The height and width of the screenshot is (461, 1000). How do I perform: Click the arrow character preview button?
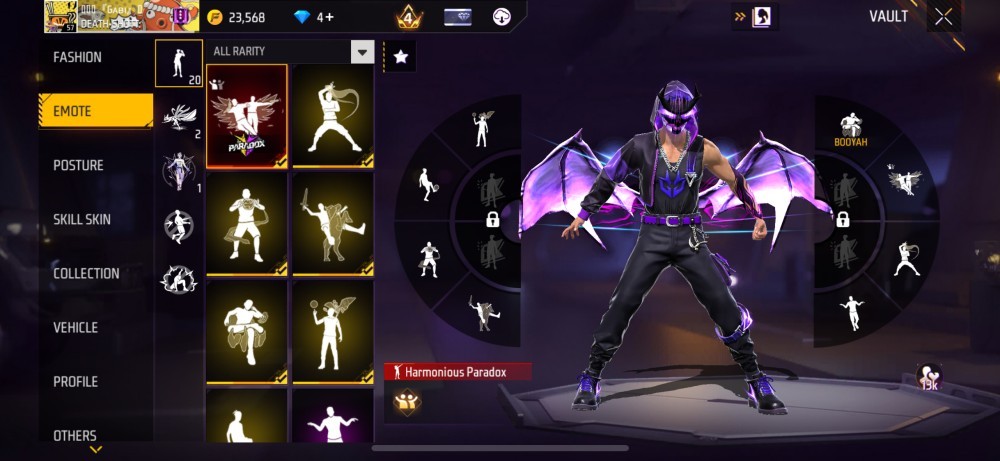pos(756,16)
